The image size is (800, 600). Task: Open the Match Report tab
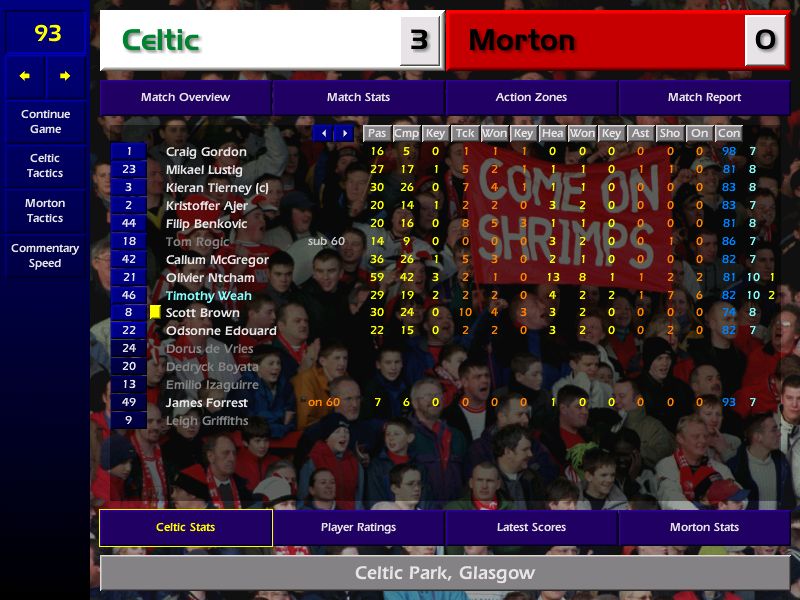pyautogui.click(x=704, y=98)
